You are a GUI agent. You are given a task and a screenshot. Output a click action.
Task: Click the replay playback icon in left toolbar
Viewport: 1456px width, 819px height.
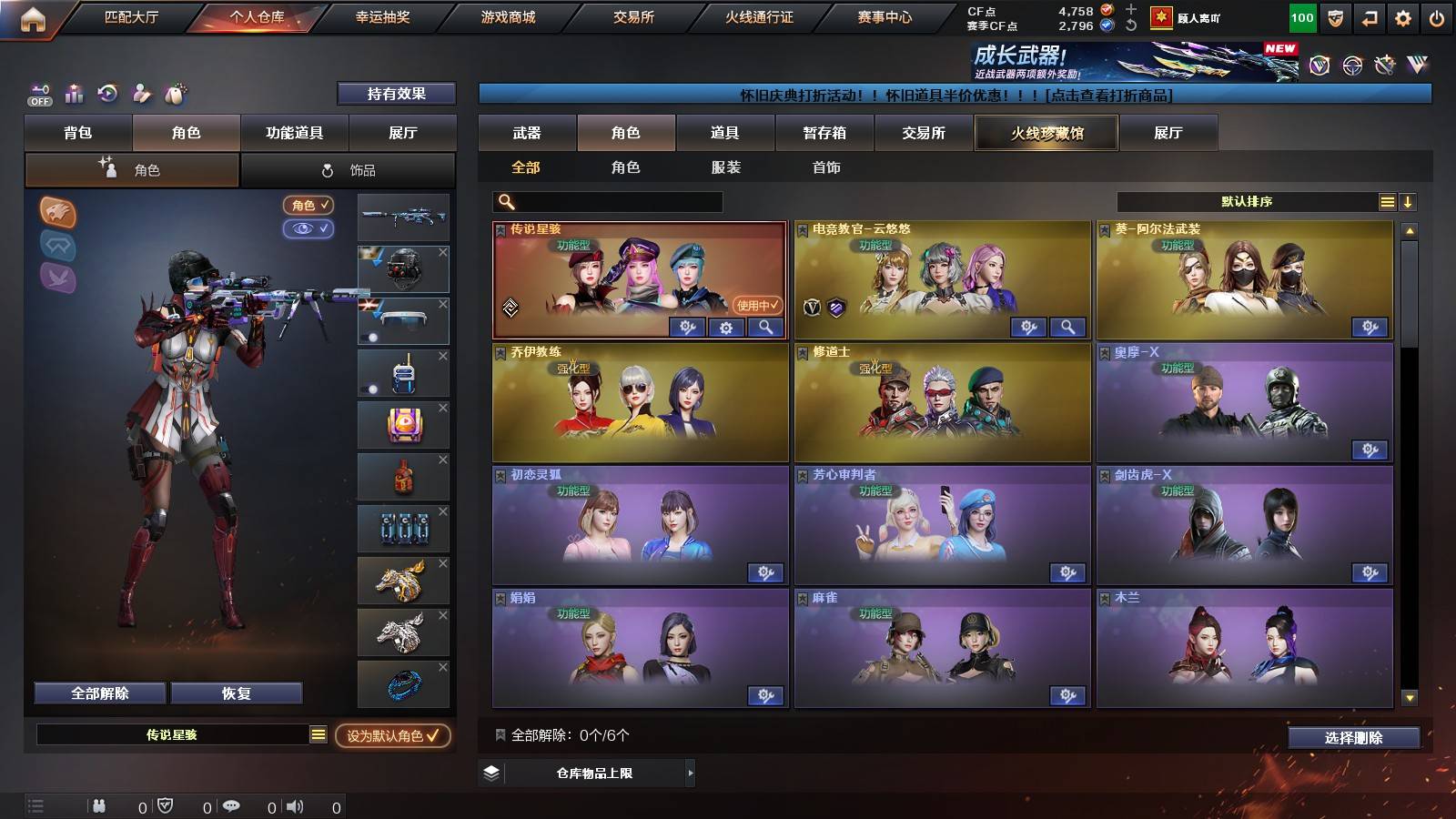click(x=108, y=94)
